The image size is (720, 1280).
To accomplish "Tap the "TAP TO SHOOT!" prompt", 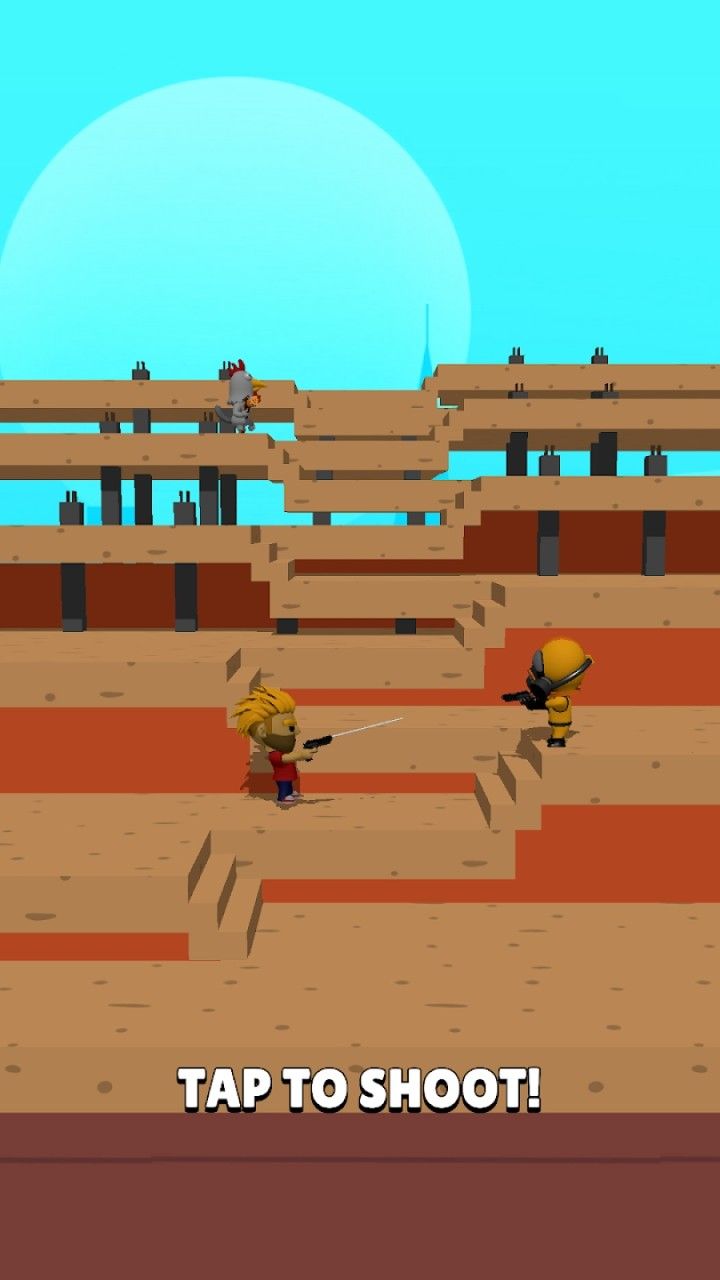I will [x=360, y=1089].
